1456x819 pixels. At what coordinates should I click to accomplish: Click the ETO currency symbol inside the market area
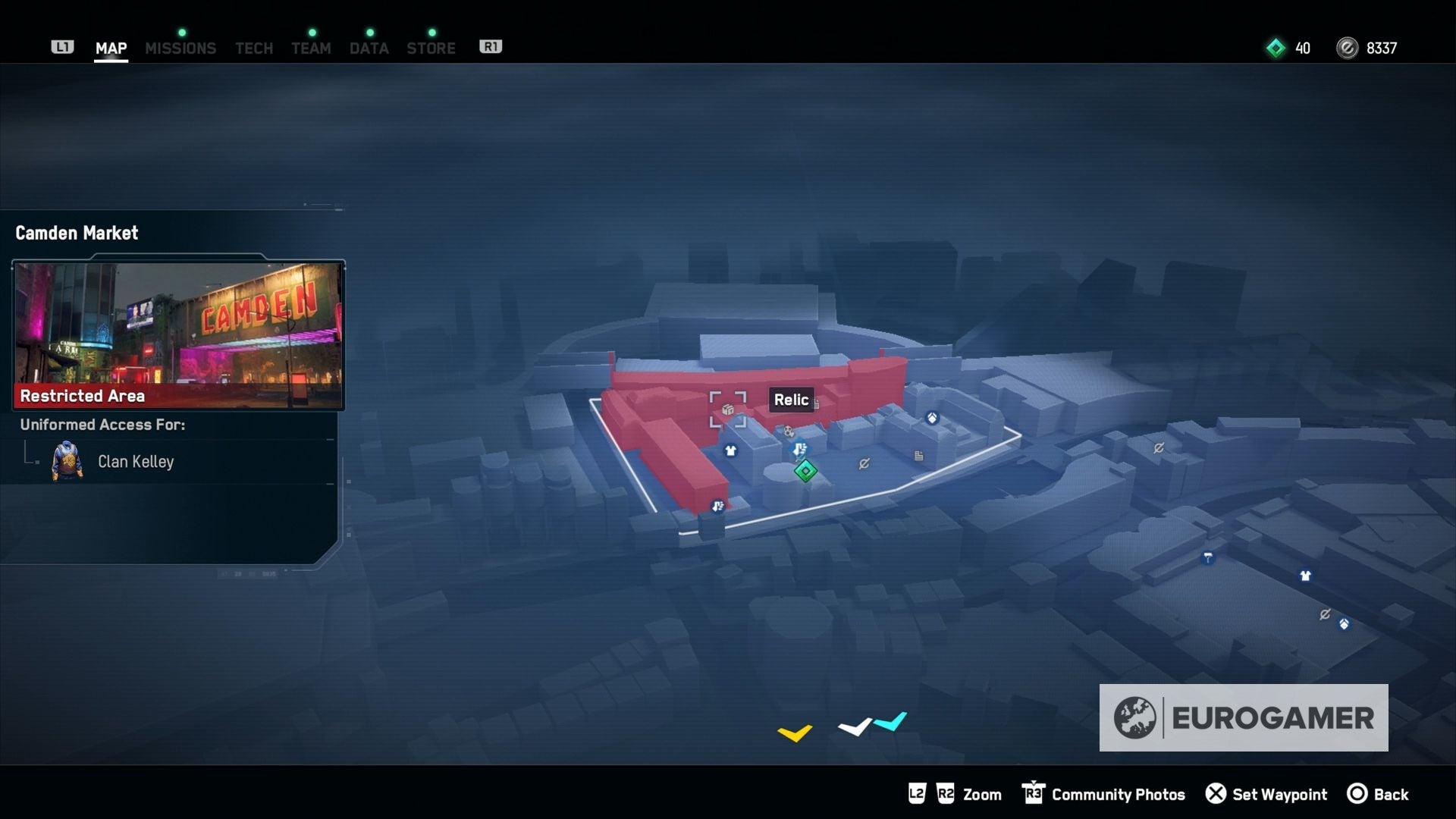pos(864,464)
